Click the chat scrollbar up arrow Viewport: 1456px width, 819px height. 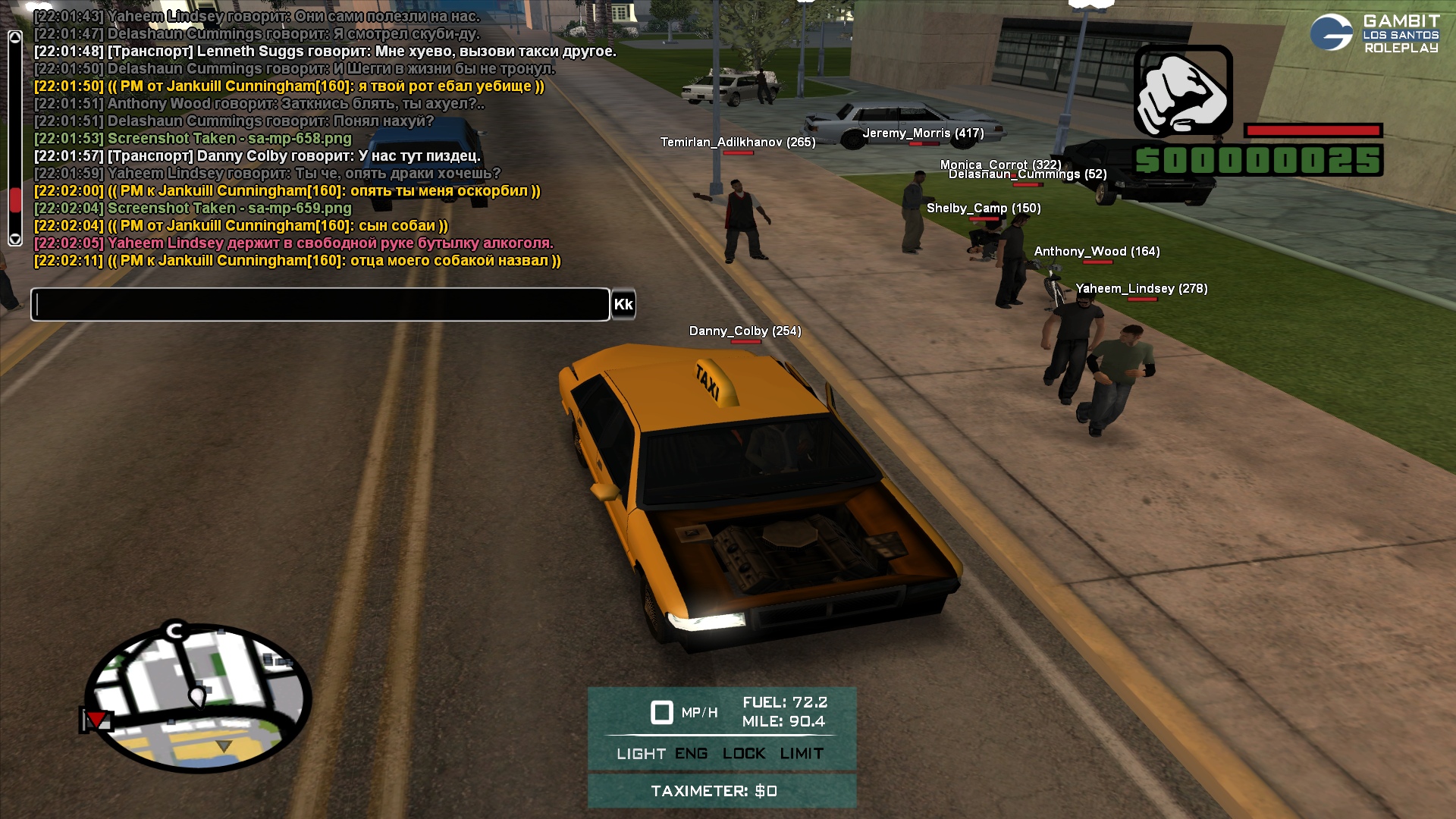point(14,38)
